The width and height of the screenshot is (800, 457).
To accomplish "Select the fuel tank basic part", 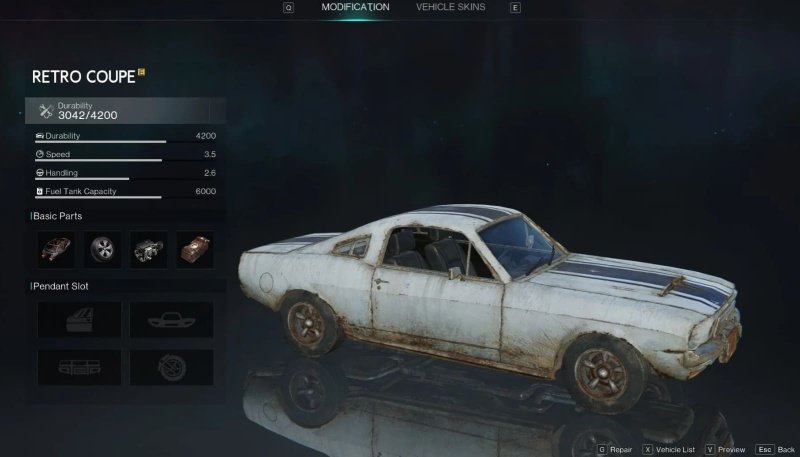I will (x=195, y=250).
